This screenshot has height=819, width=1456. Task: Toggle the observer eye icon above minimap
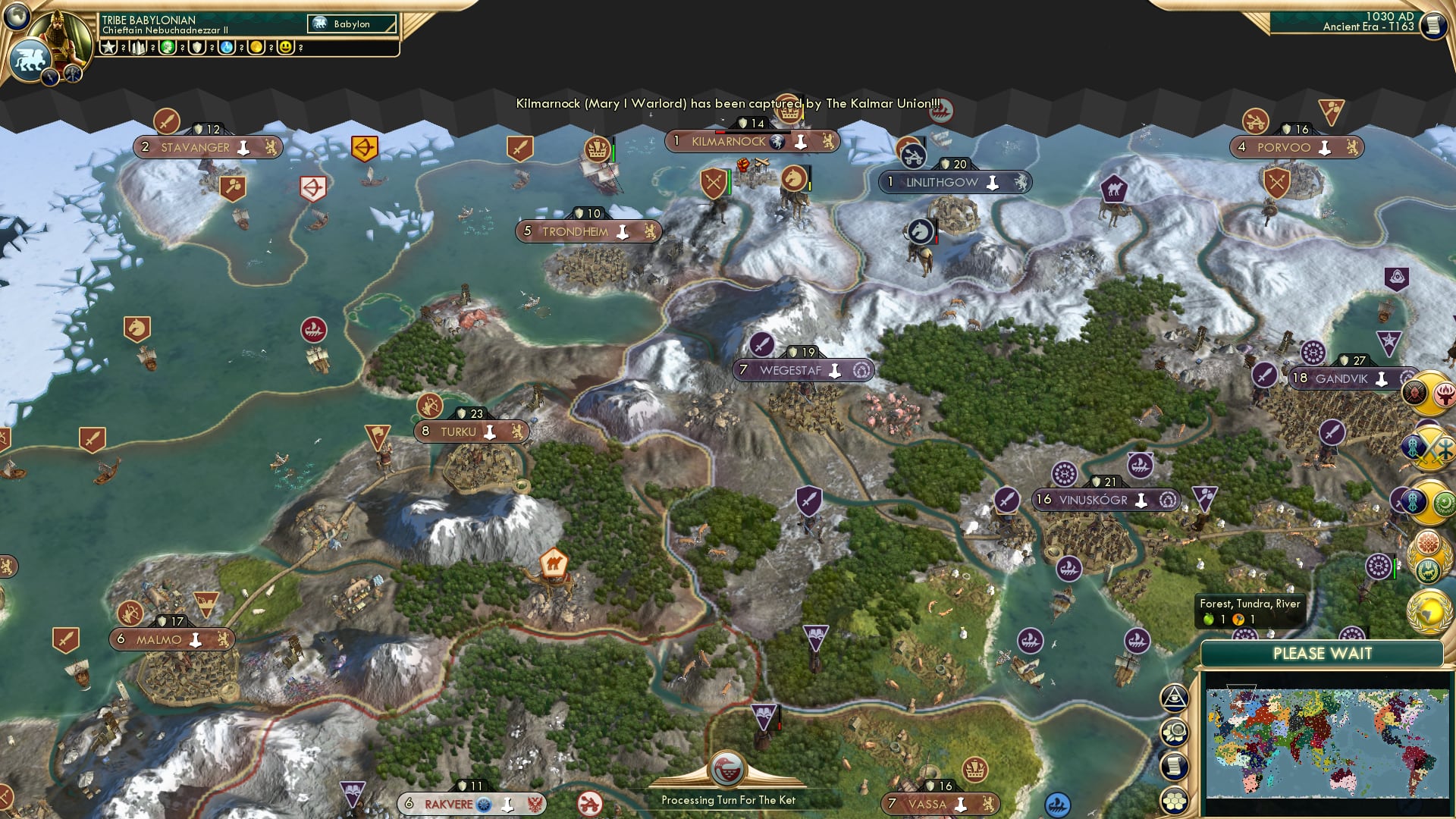coord(1173,698)
